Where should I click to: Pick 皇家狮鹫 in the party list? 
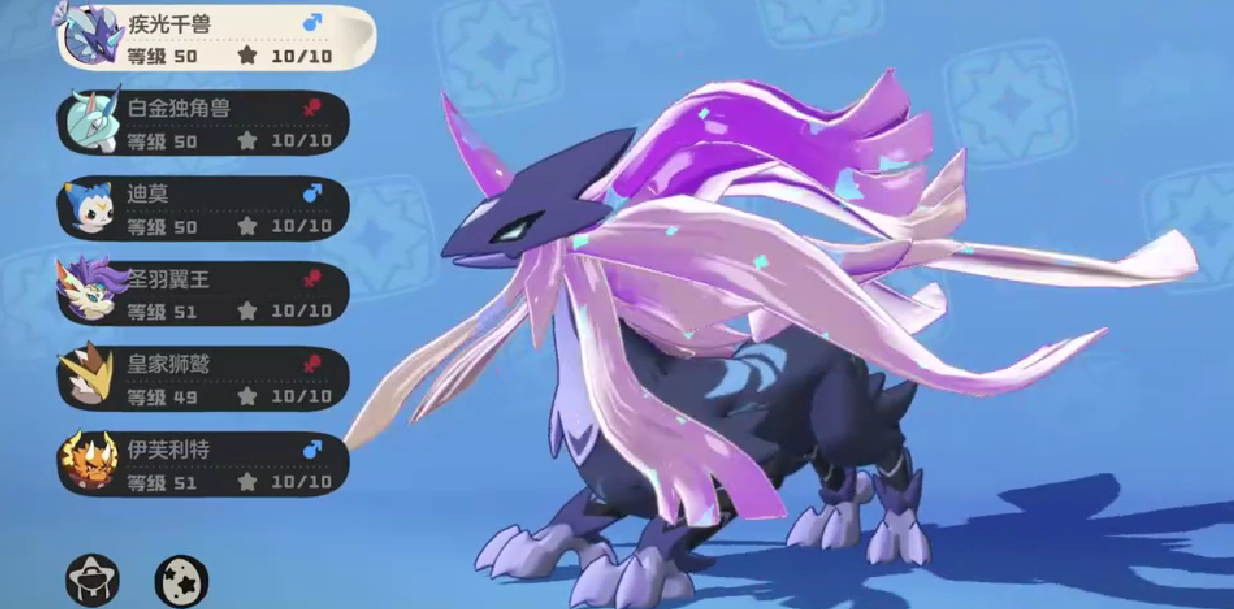click(205, 380)
